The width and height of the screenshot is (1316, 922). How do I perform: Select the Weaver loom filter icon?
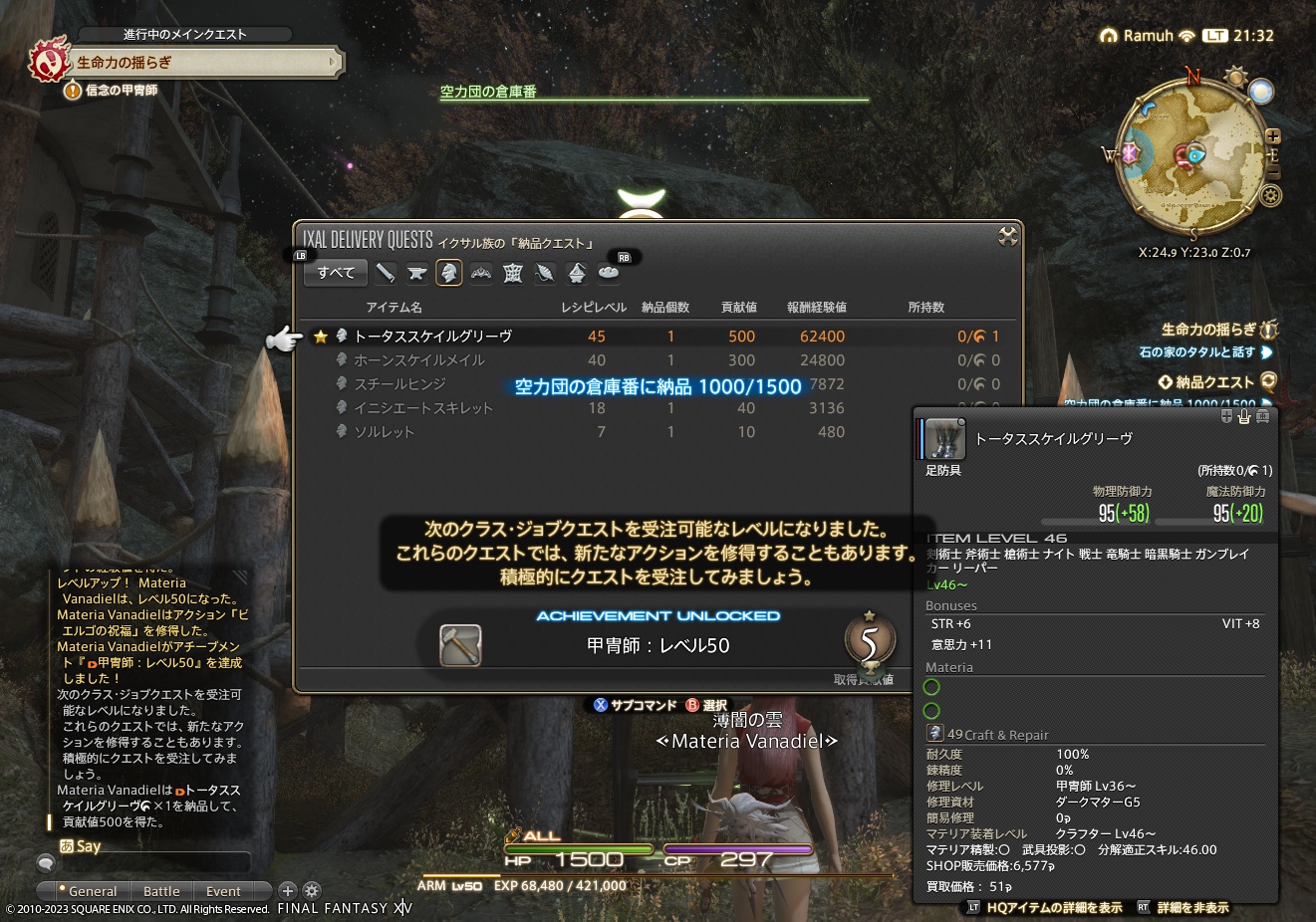512,272
